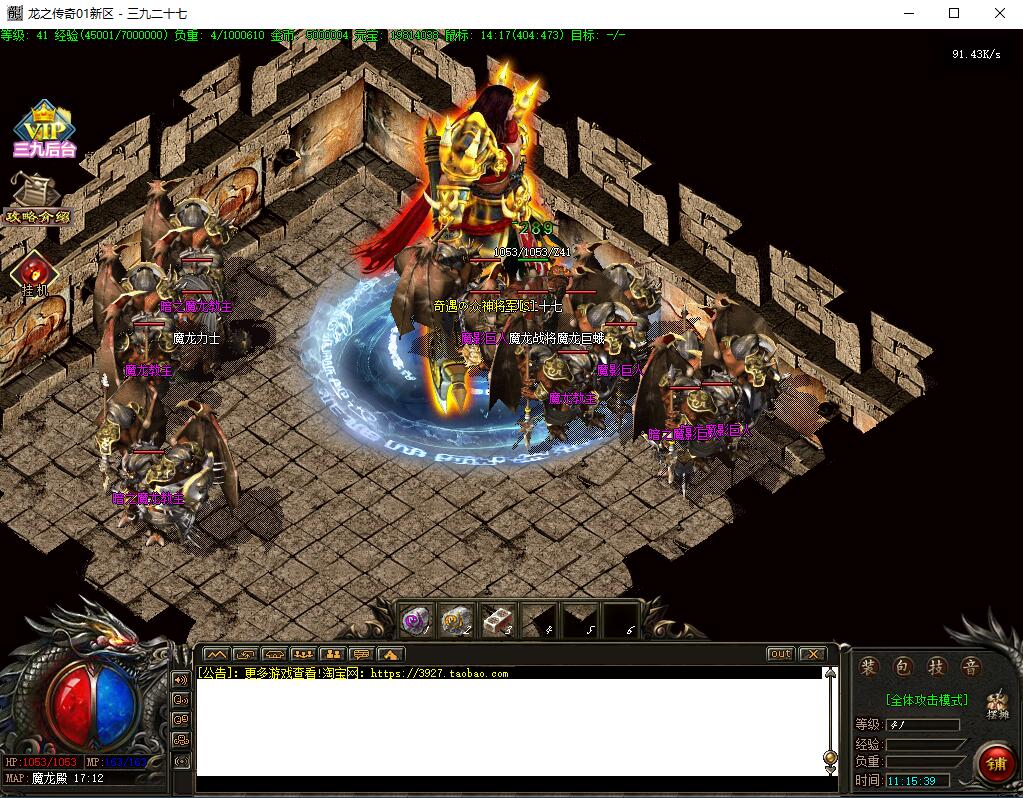Open the red 铺 shop button
The image size is (1023, 798).
(996, 764)
